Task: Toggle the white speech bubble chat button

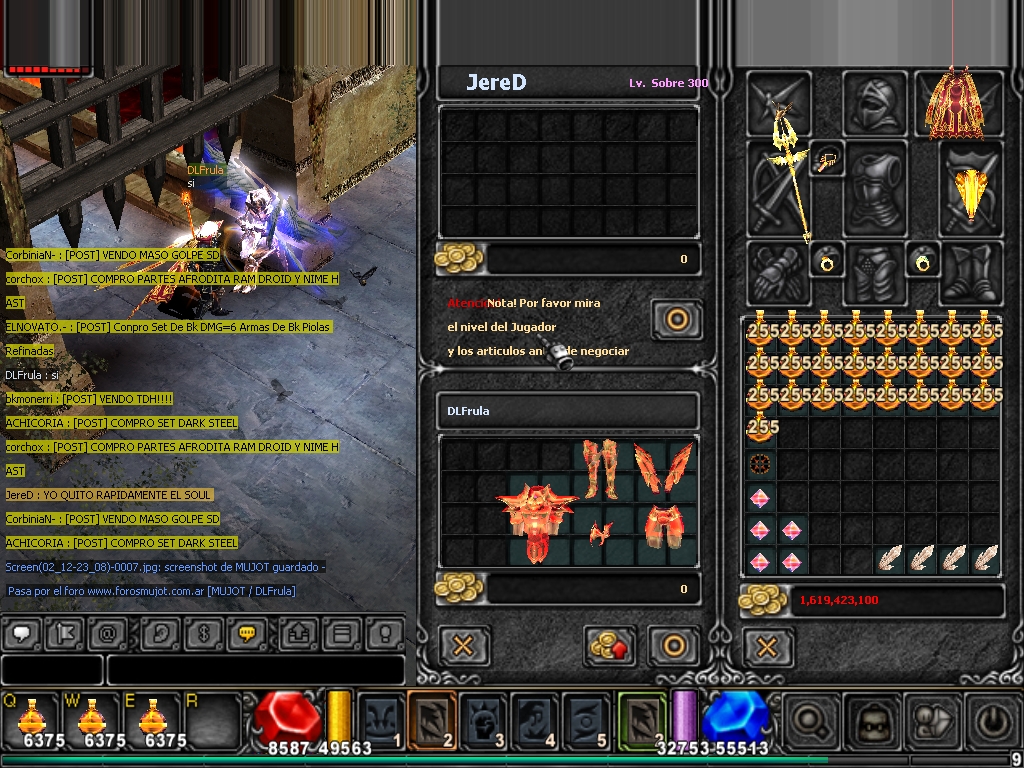Action: 22,633
